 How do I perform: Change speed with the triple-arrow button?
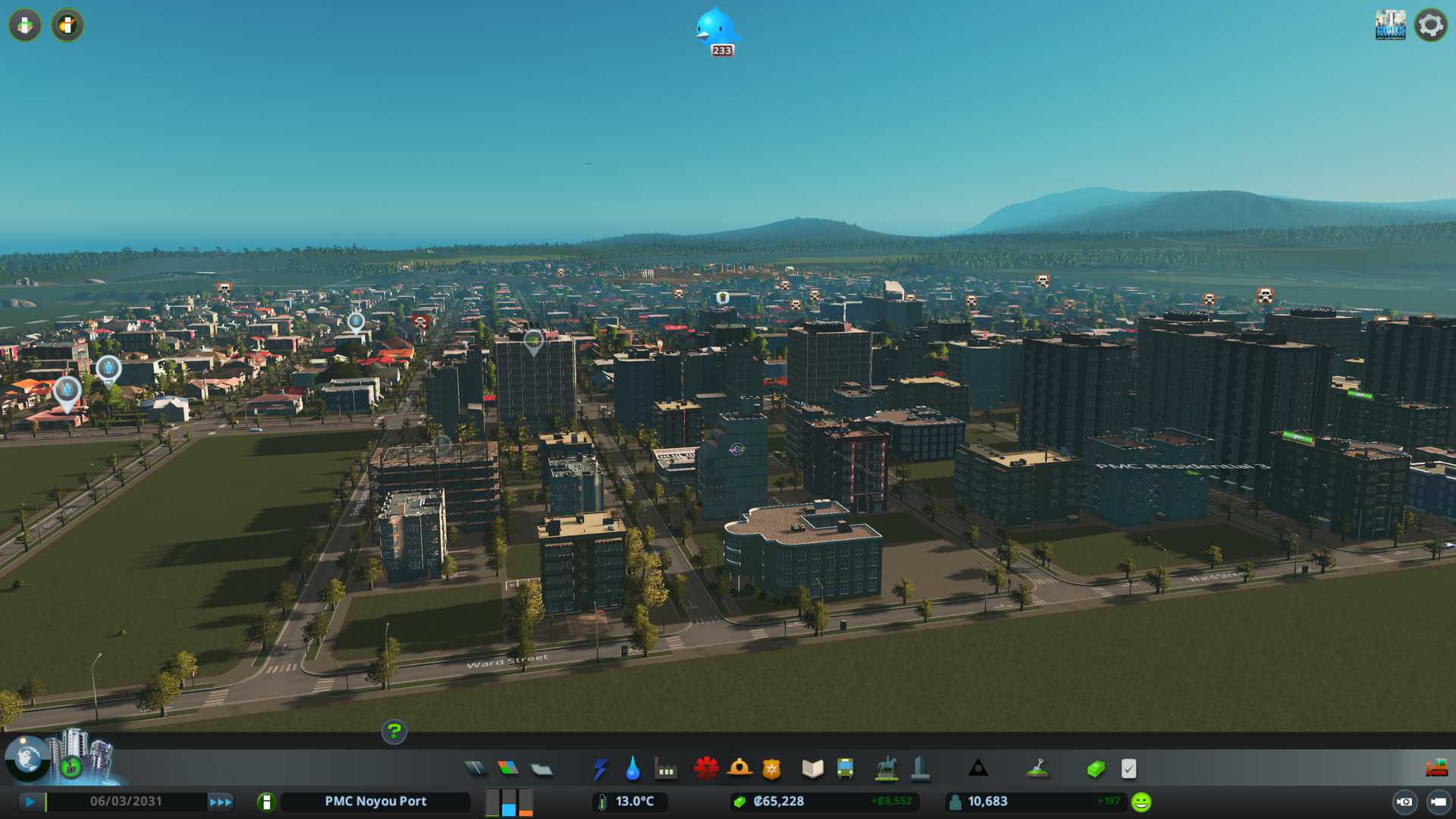click(221, 802)
